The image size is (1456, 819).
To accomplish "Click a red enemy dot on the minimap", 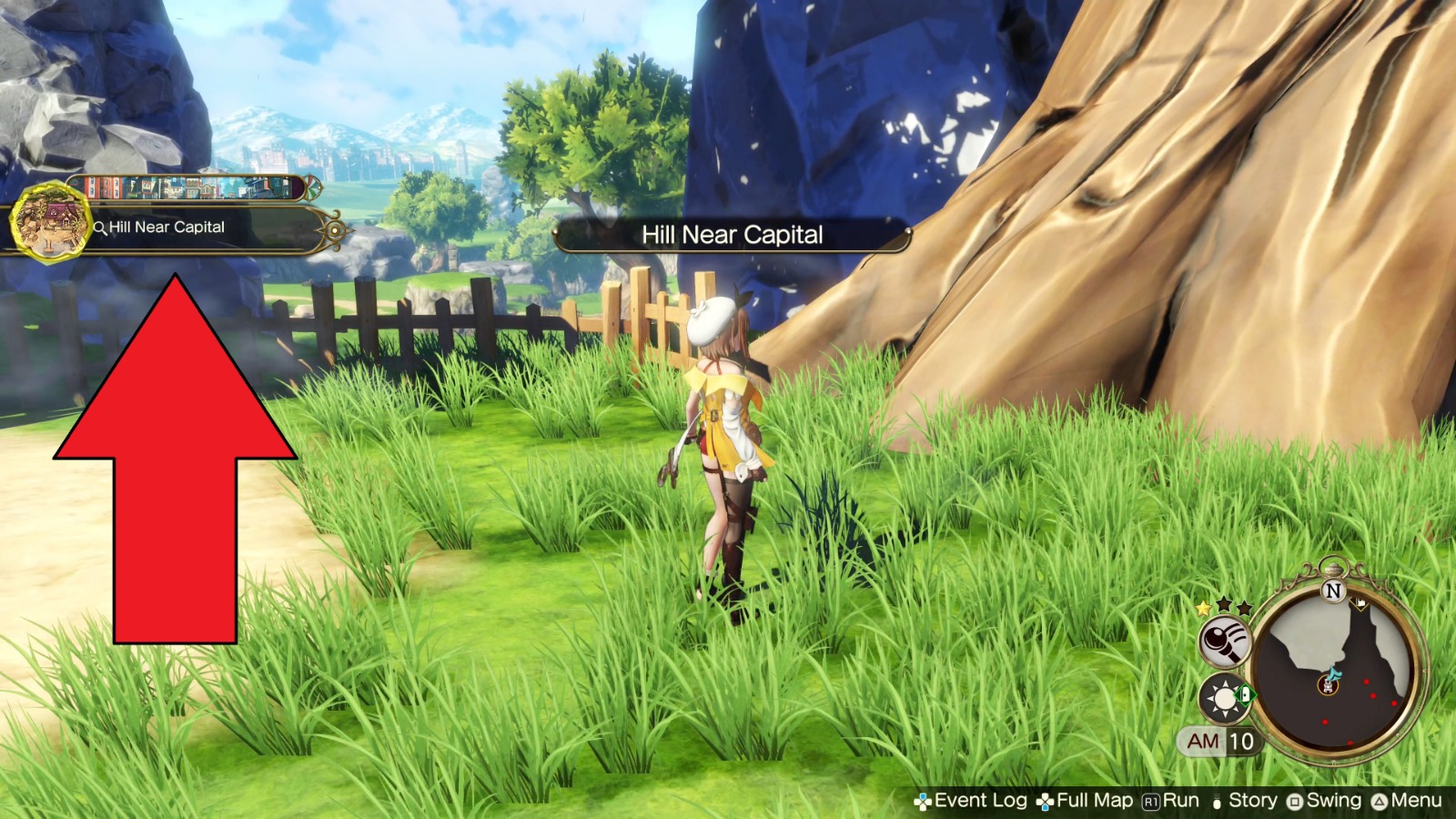I will click(x=1367, y=682).
